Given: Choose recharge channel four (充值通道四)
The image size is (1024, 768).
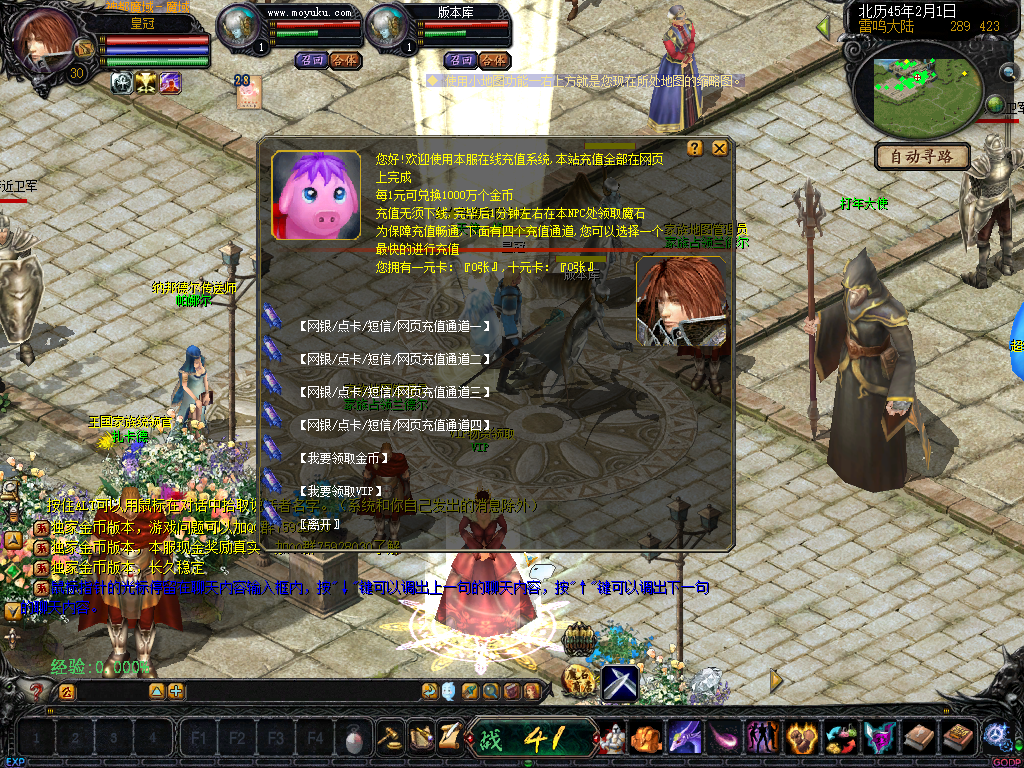Looking at the screenshot, I should 394,425.
